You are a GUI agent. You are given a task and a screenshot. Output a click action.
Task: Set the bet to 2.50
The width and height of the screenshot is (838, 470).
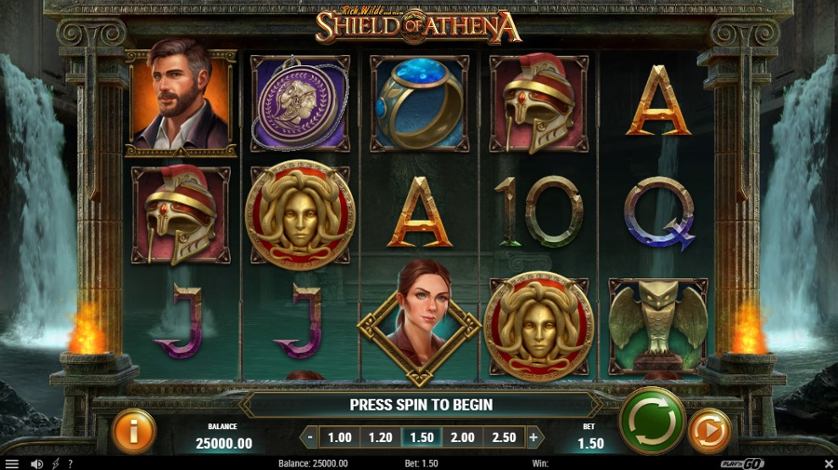pyautogui.click(x=503, y=437)
